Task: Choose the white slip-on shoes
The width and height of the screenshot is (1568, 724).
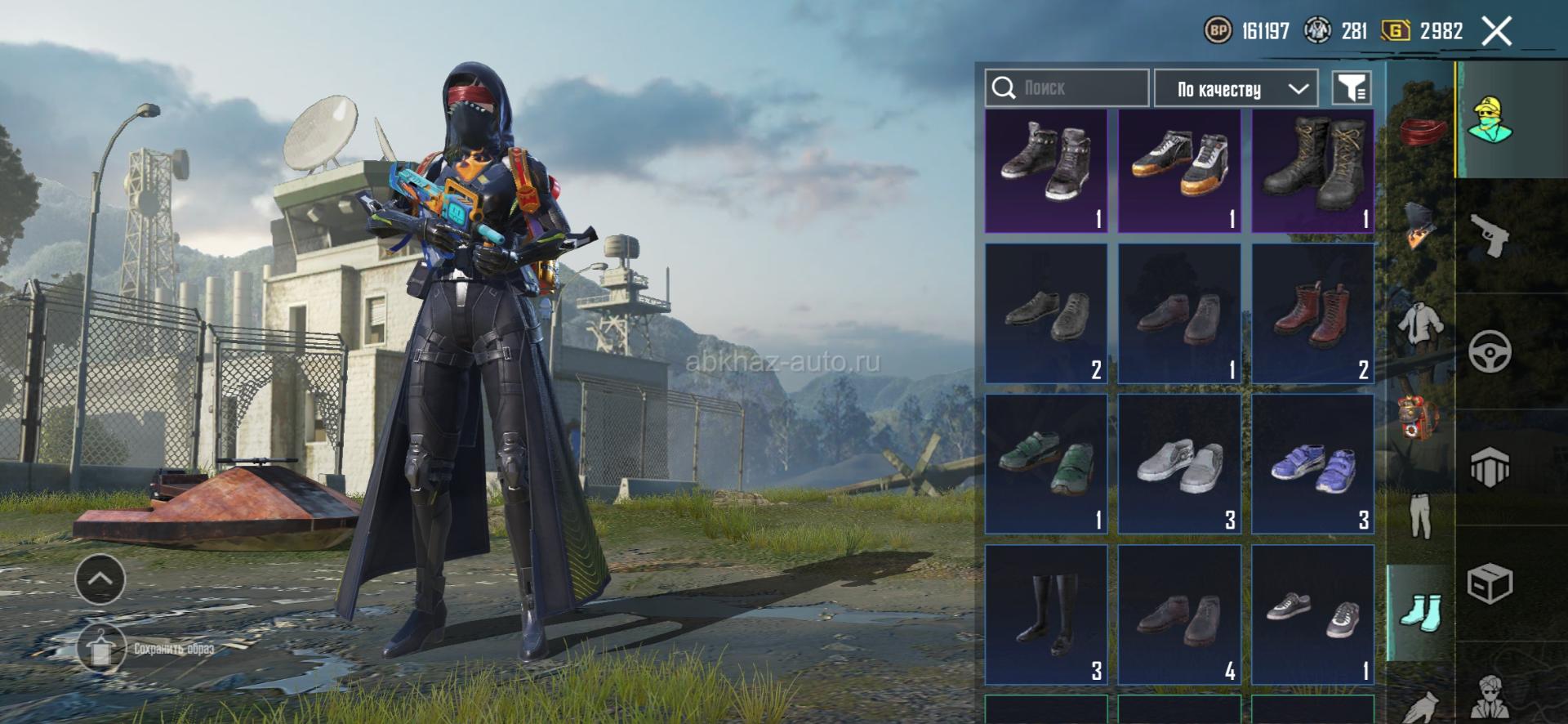Action: [1179, 464]
